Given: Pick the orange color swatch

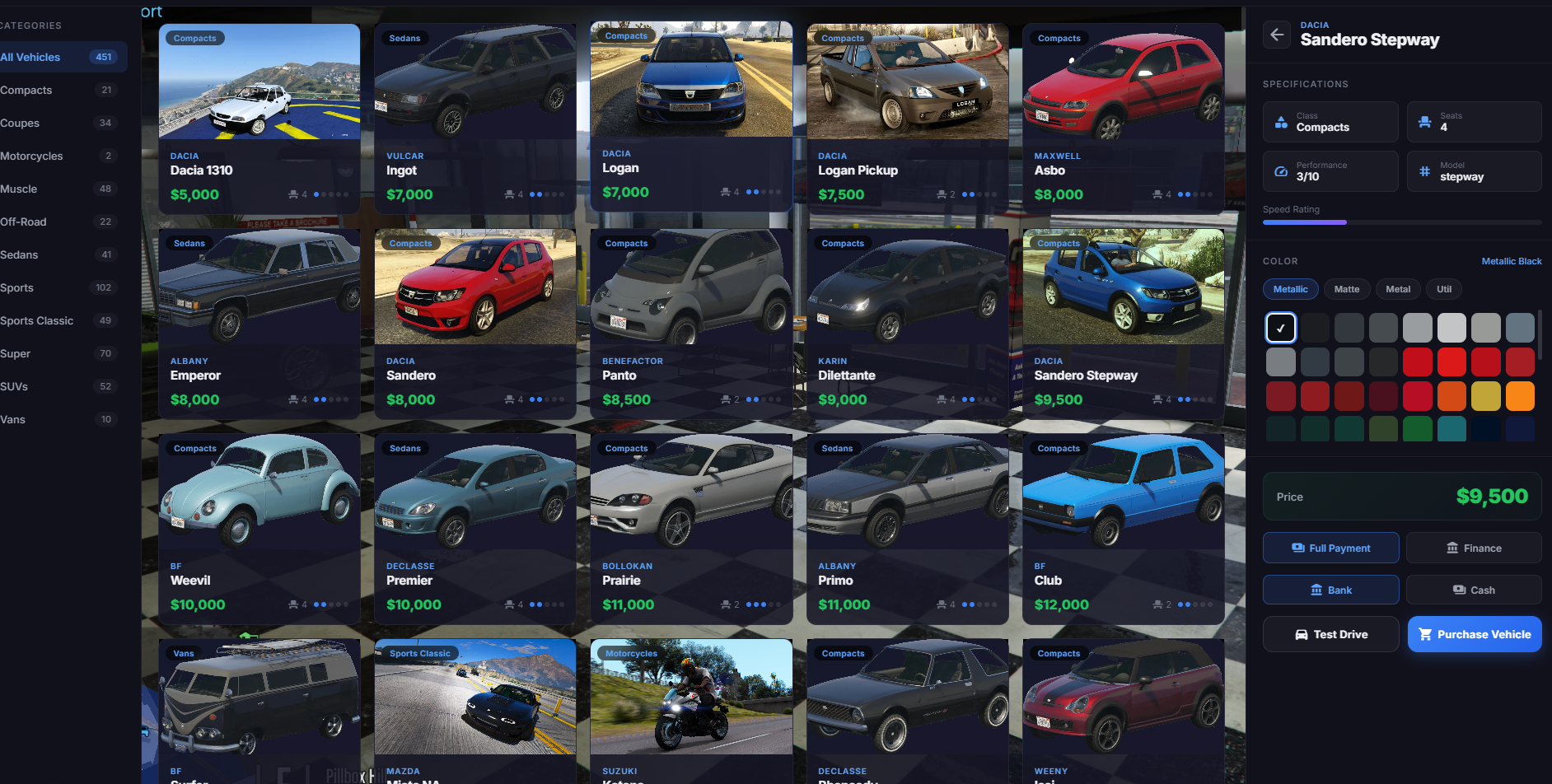Looking at the screenshot, I should click(x=1519, y=396).
